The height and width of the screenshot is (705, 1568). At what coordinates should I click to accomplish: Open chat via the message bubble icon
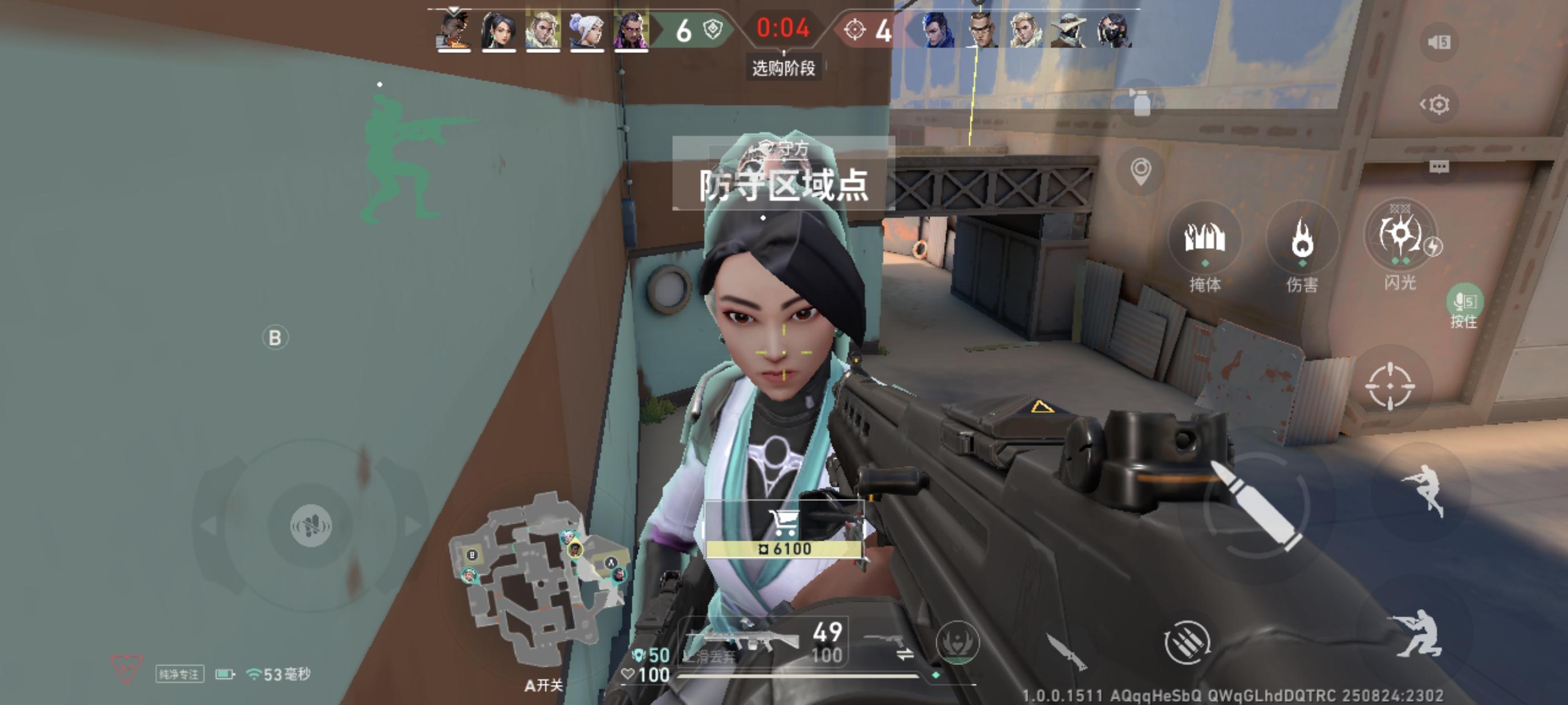tap(1439, 166)
